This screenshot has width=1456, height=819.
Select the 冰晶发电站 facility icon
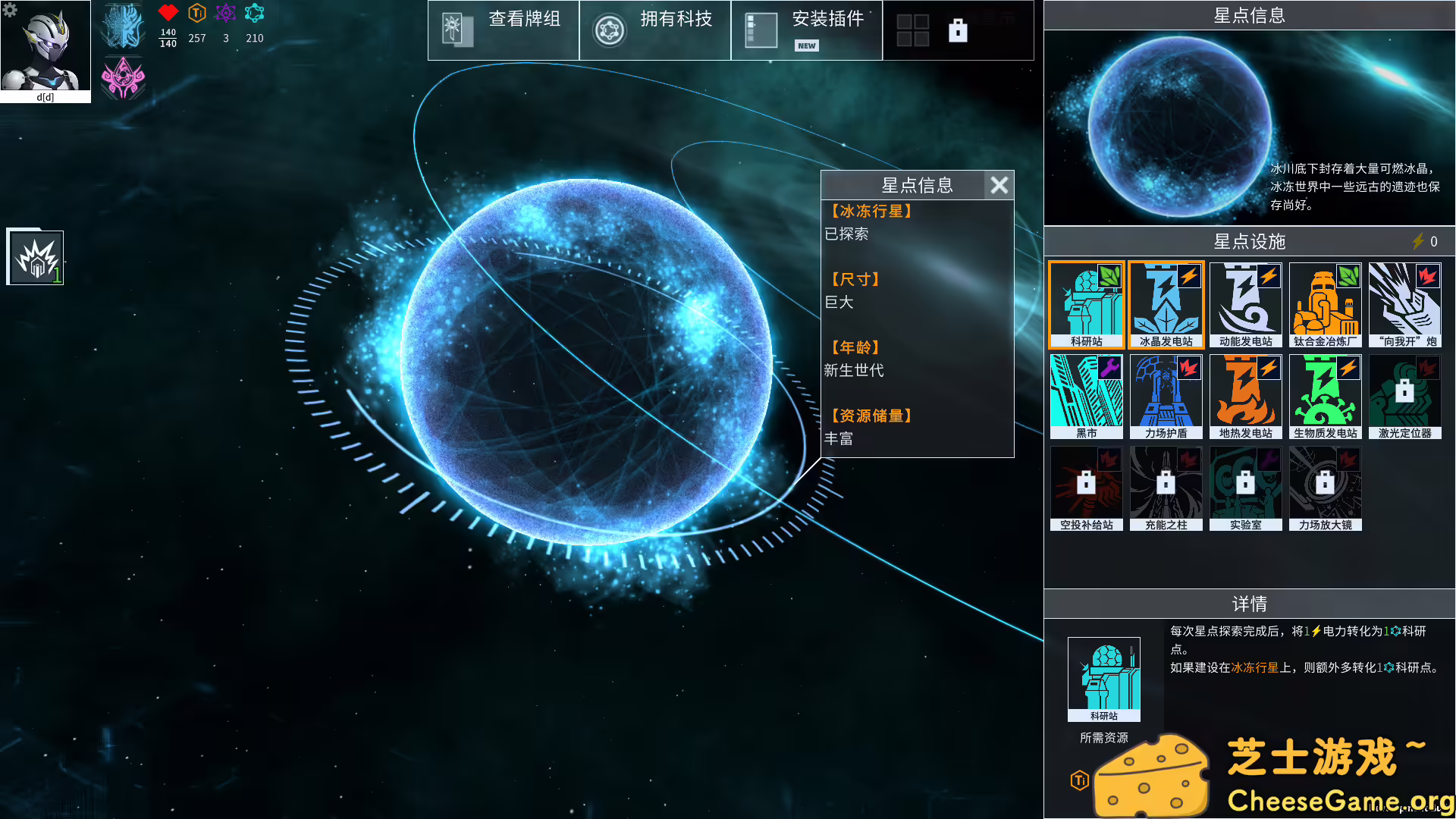(x=1166, y=303)
